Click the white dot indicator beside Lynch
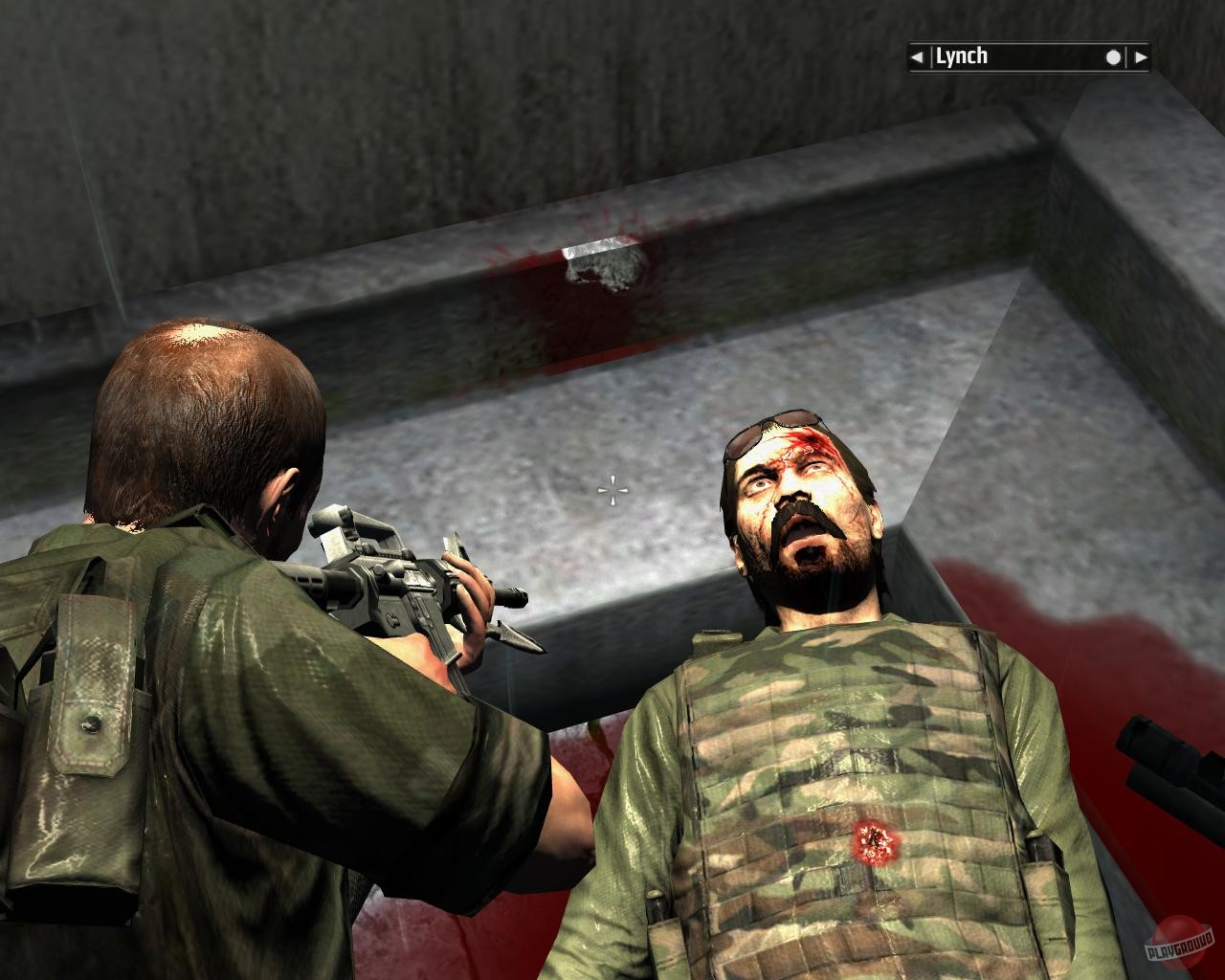 (x=1113, y=56)
